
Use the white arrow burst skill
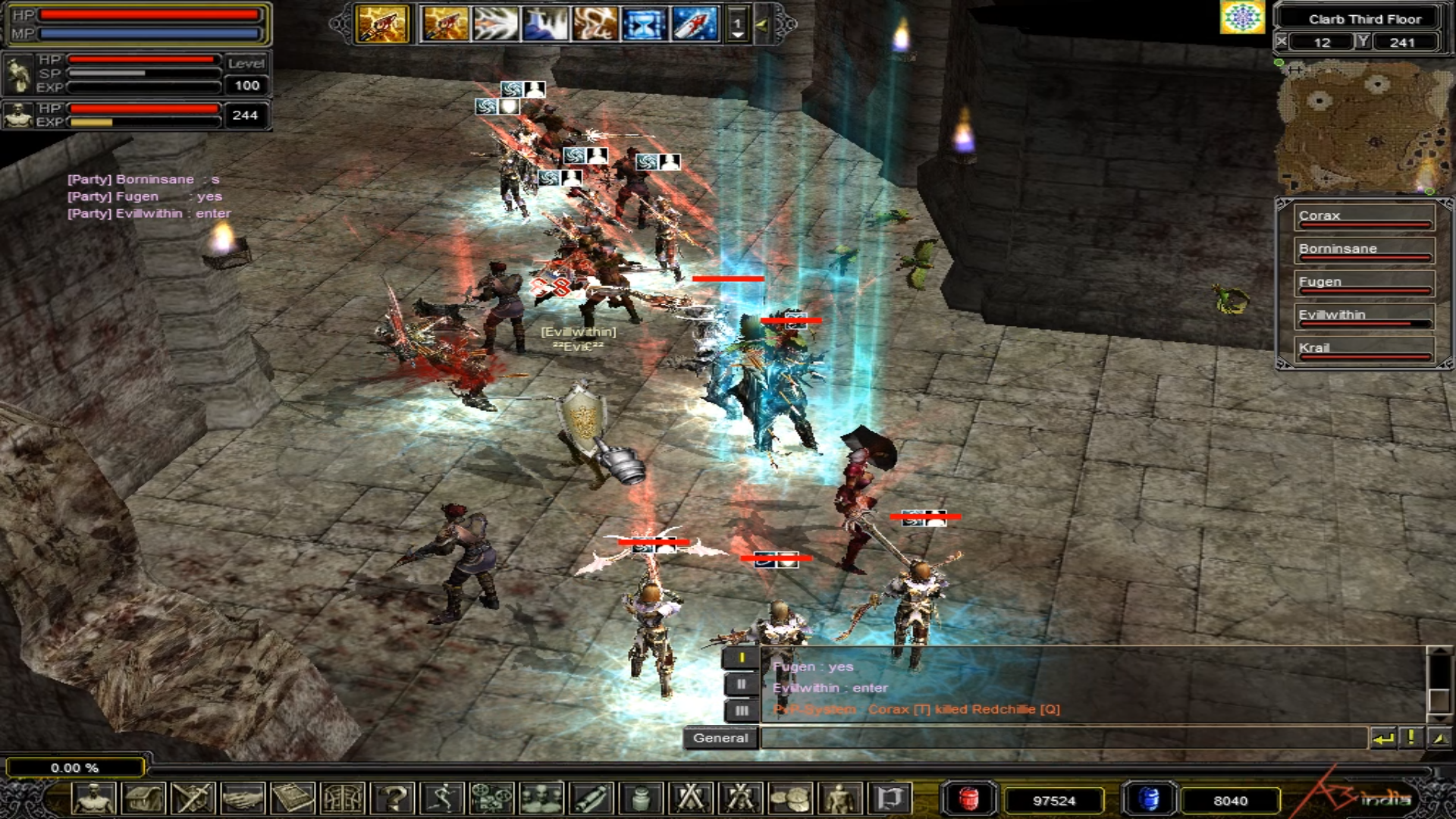pos(494,24)
